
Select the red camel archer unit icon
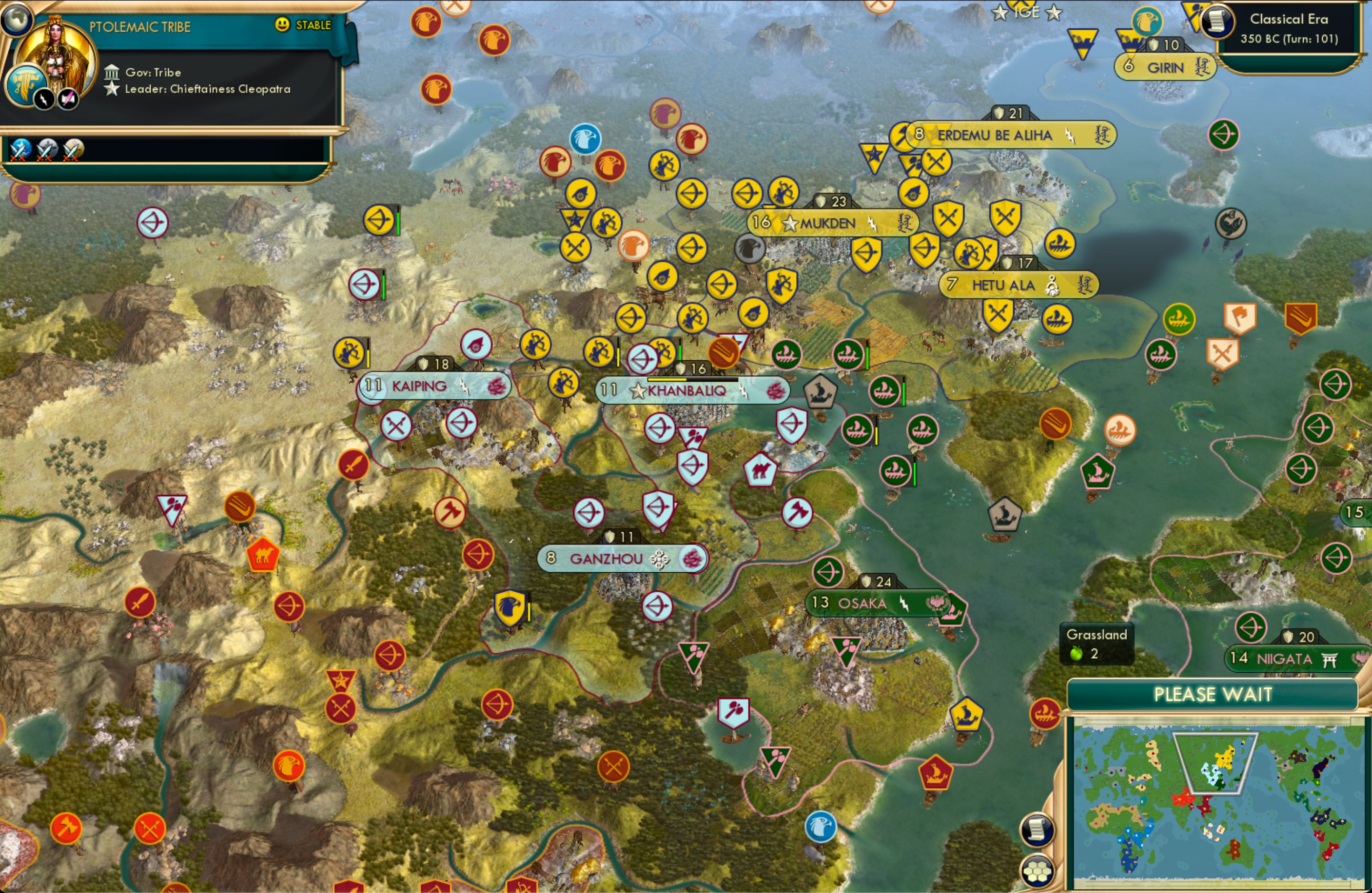(262, 555)
